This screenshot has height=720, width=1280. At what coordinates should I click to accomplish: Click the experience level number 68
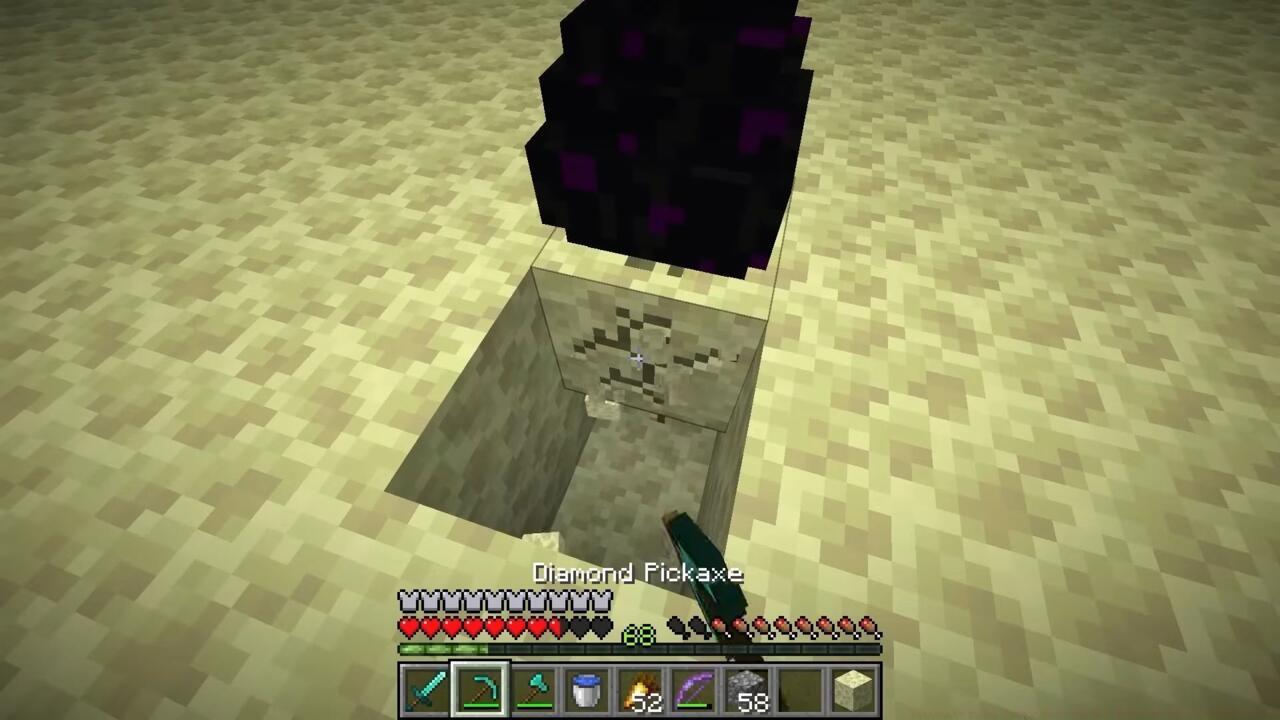(638, 636)
